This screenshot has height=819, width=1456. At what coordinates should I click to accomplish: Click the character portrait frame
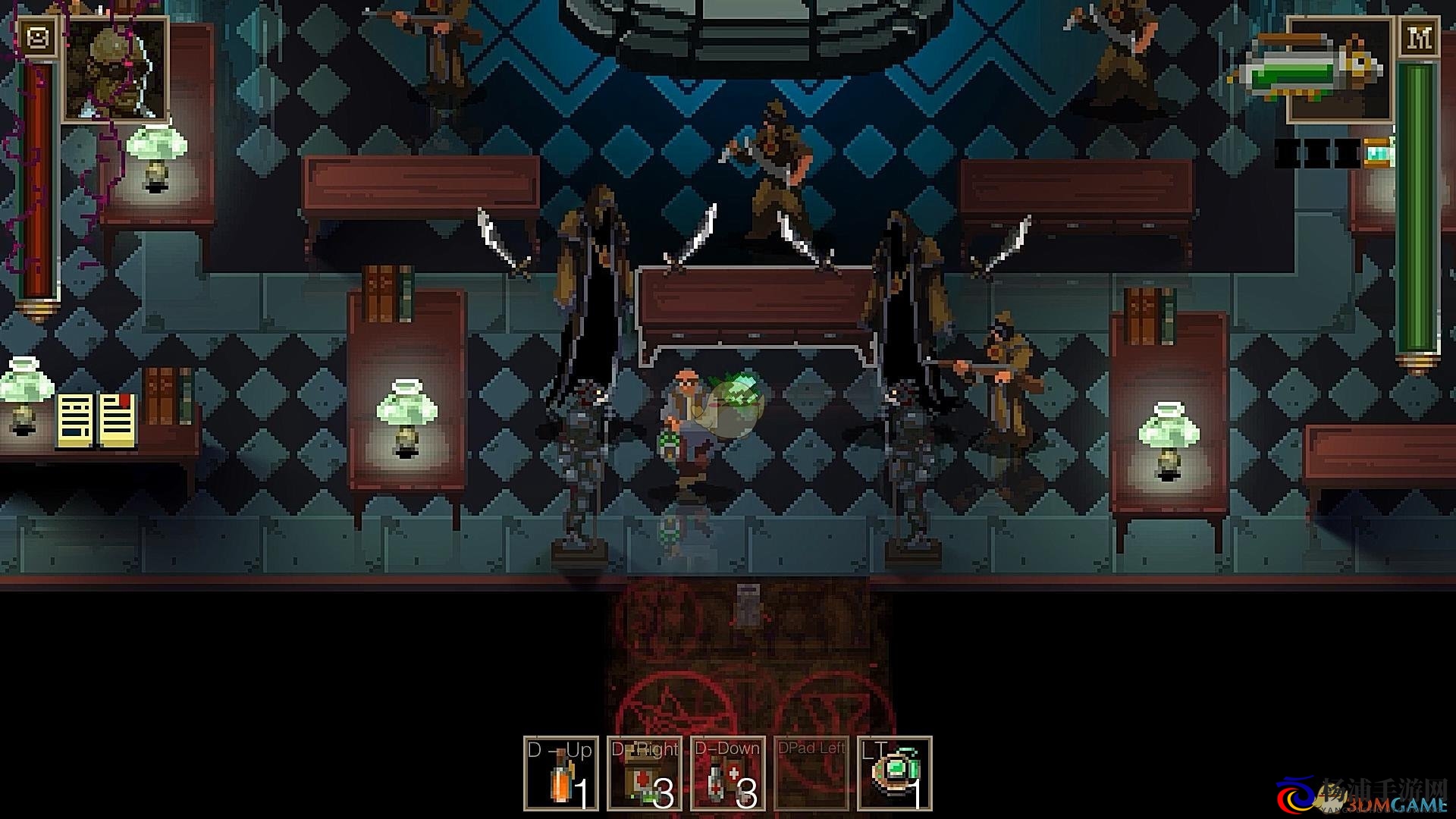115,70
